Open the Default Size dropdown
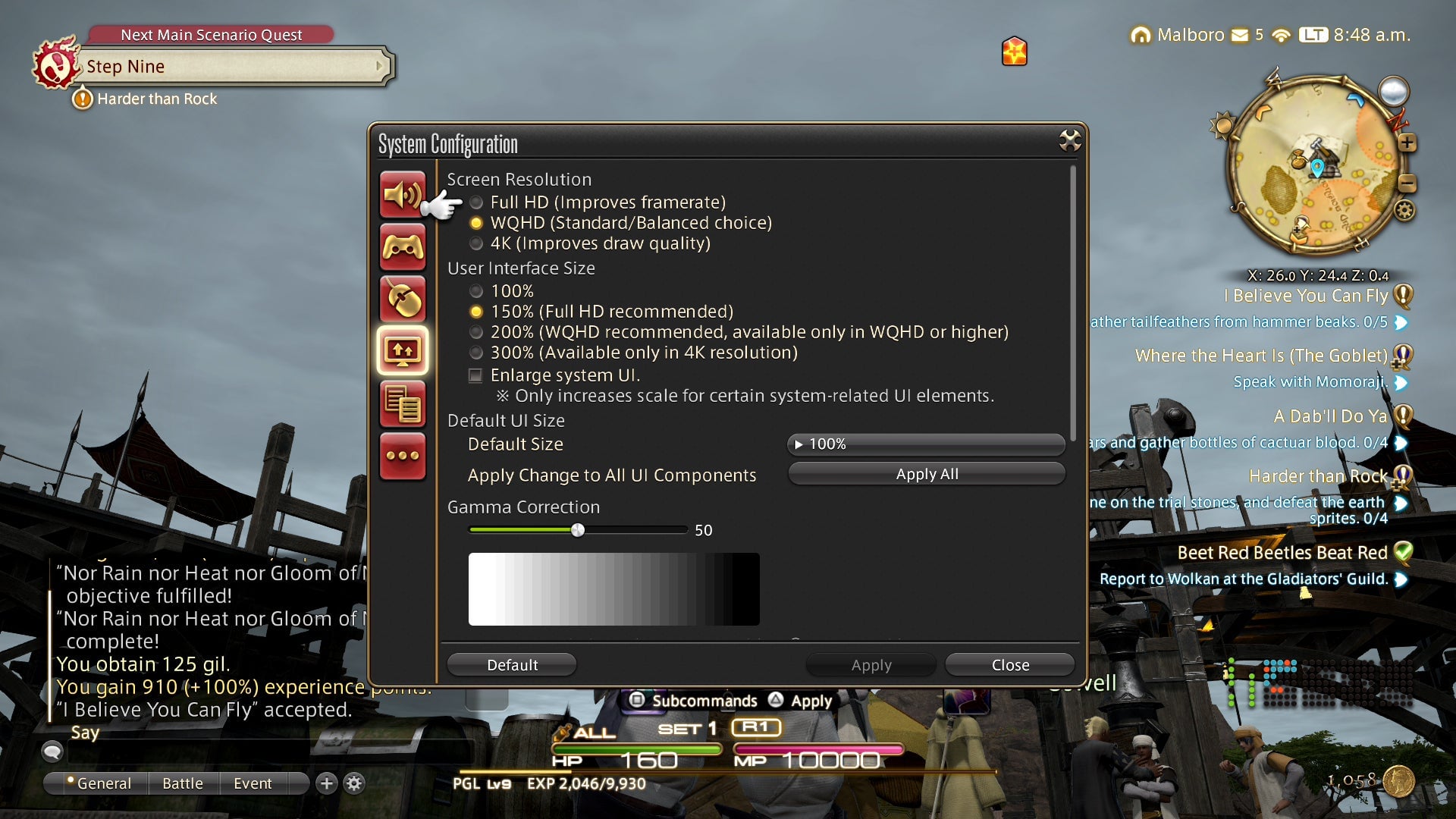1456x819 pixels. coord(926,444)
